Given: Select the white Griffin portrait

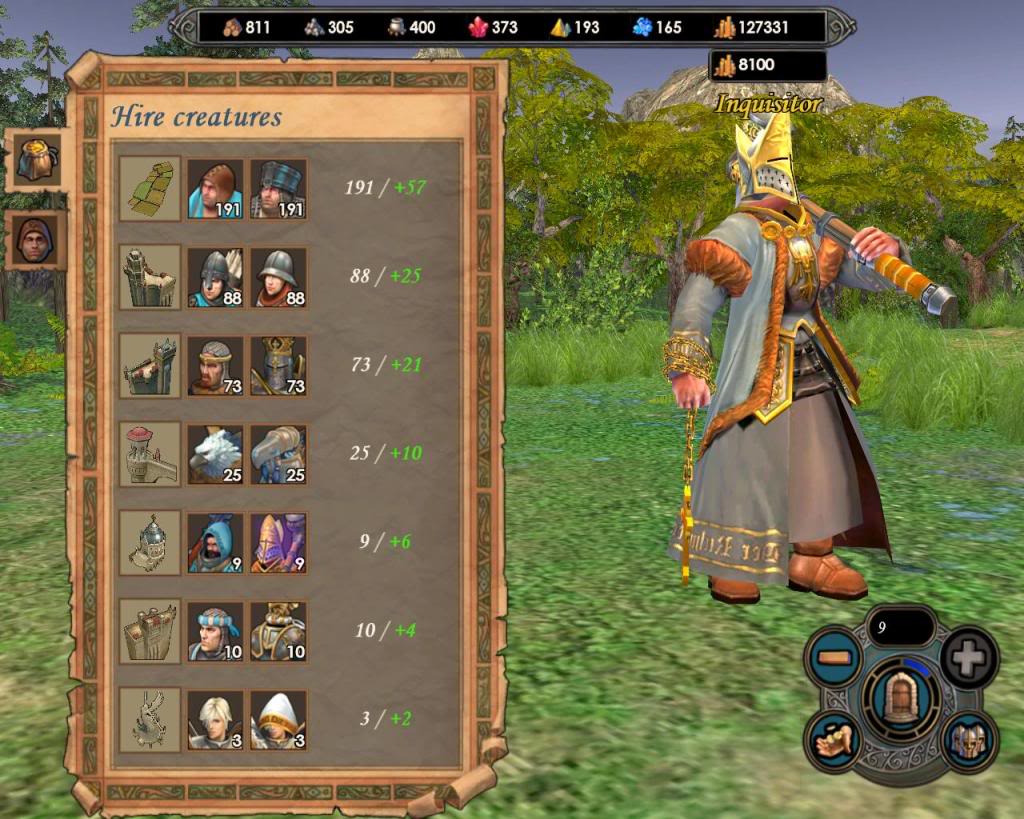Looking at the screenshot, I should [x=215, y=453].
